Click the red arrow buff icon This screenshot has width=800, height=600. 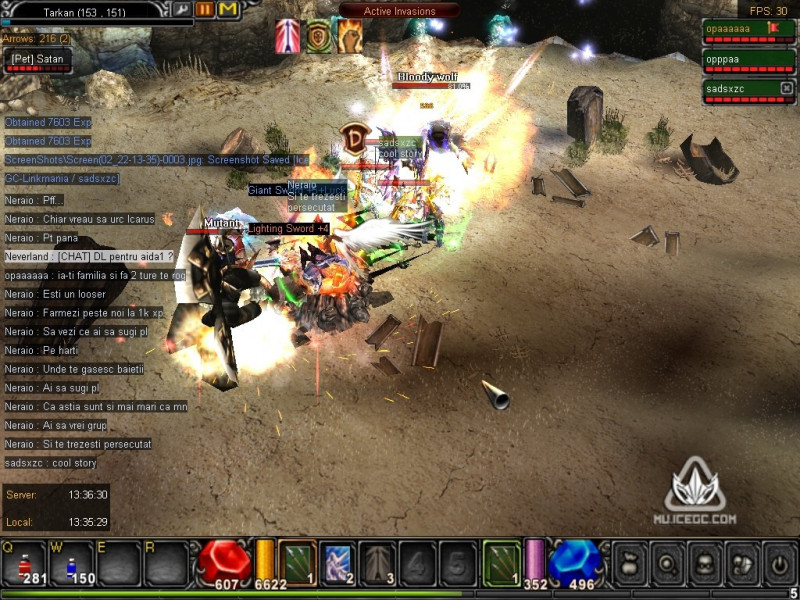288,36
